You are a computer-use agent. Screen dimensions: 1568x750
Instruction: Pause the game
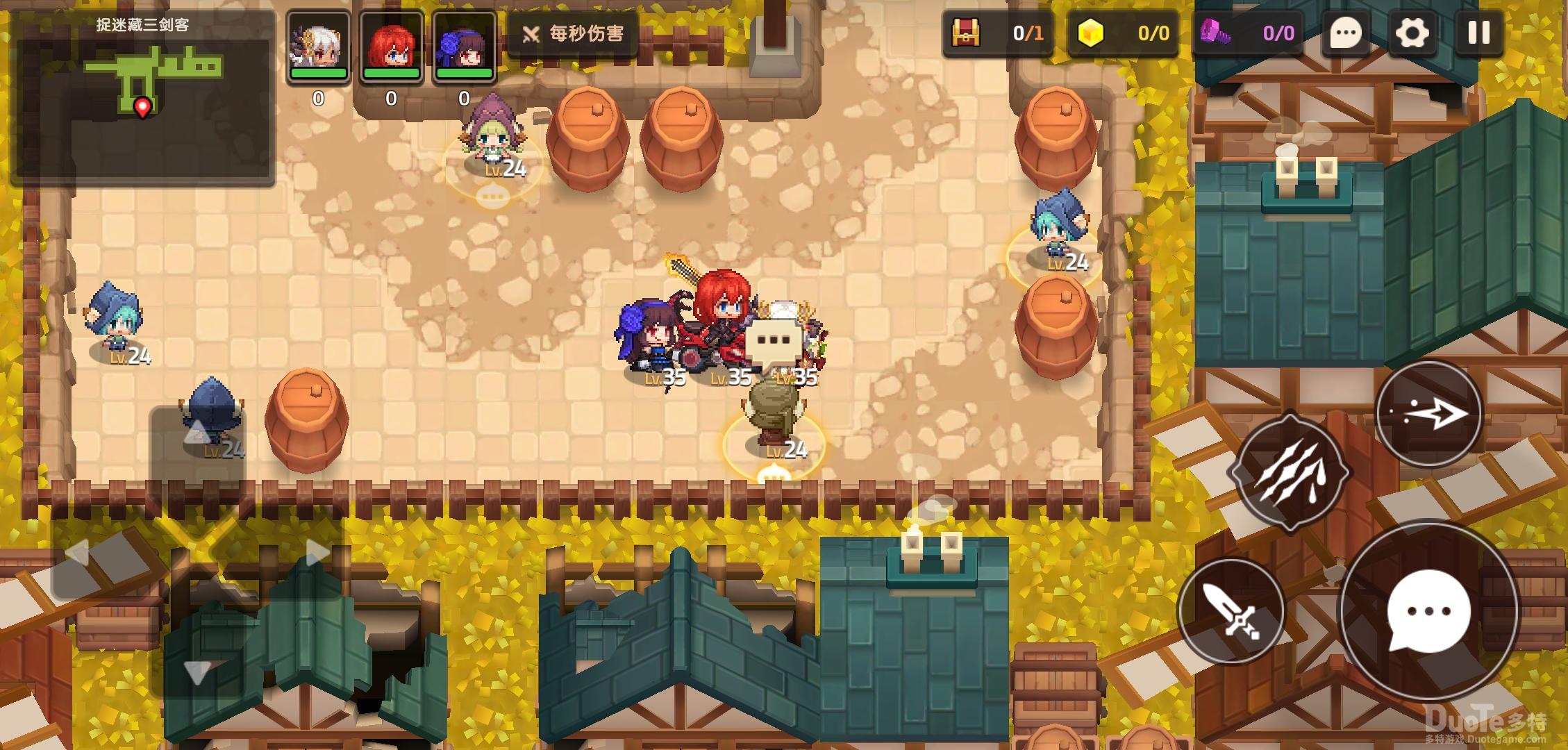coord(1478,33)
